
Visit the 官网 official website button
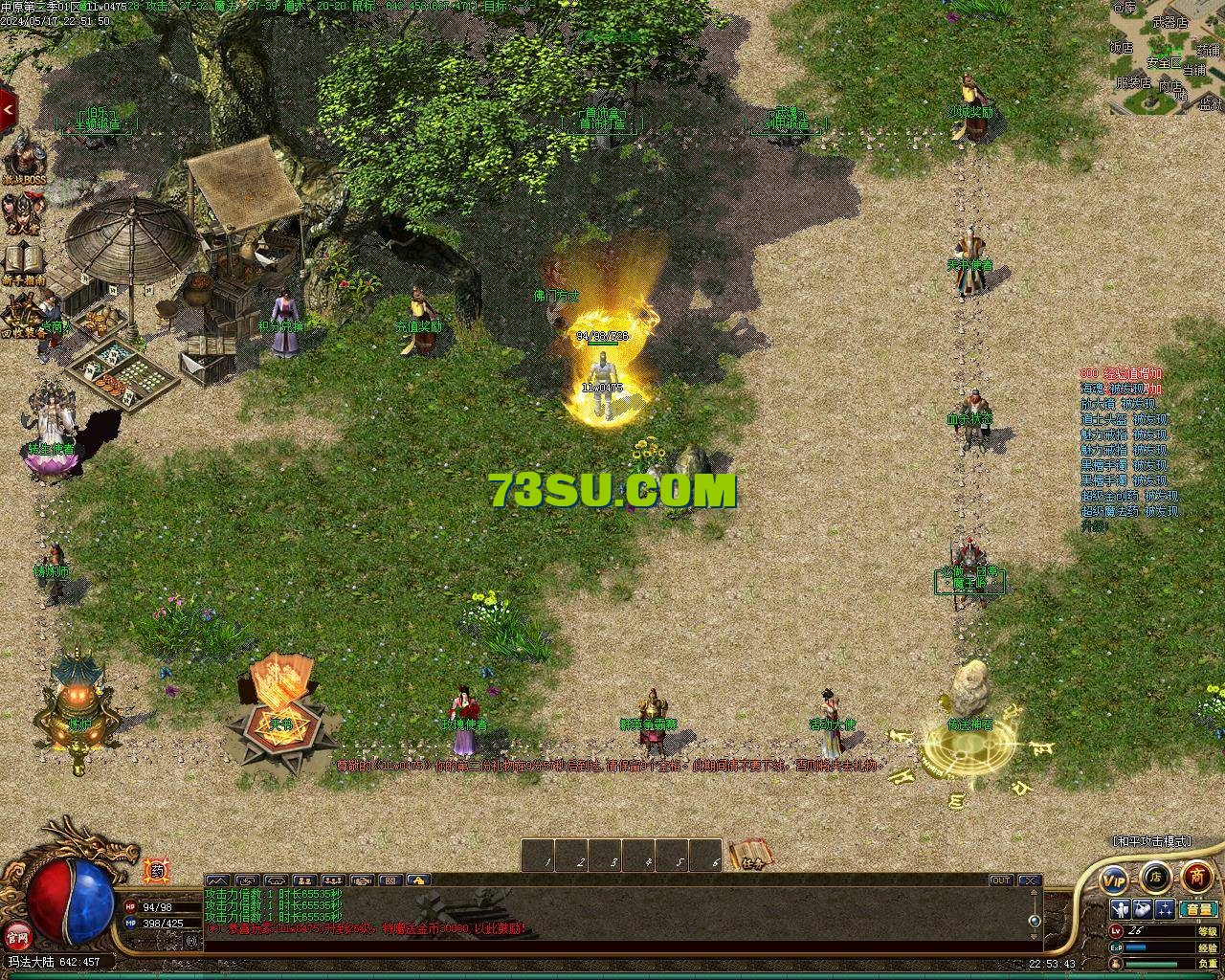[x=16, y=935]
